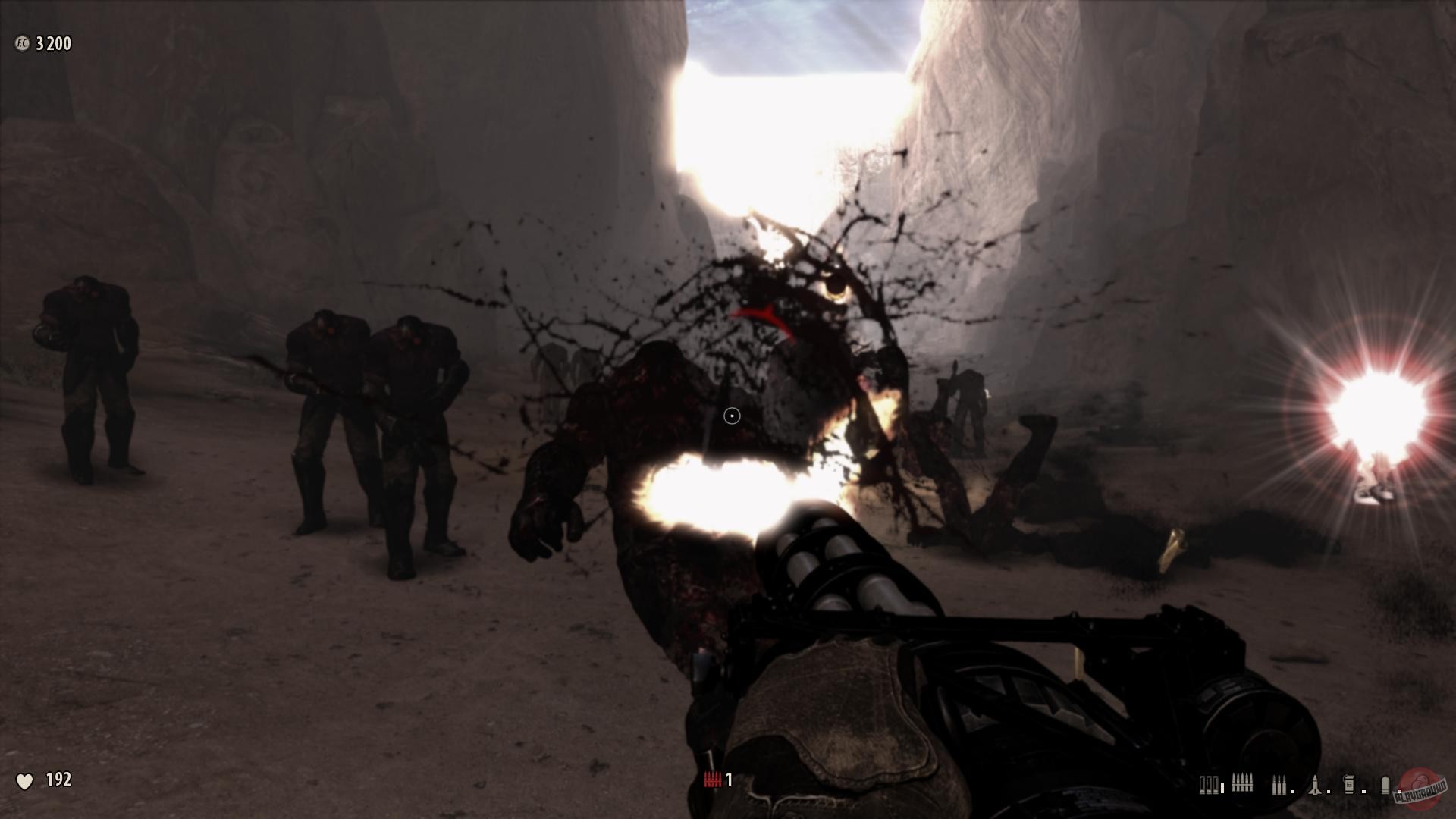Viewport: 1456px width, 819px height.
Task: Click the ammo count showing 1
Action: click(x=730, y=779)
